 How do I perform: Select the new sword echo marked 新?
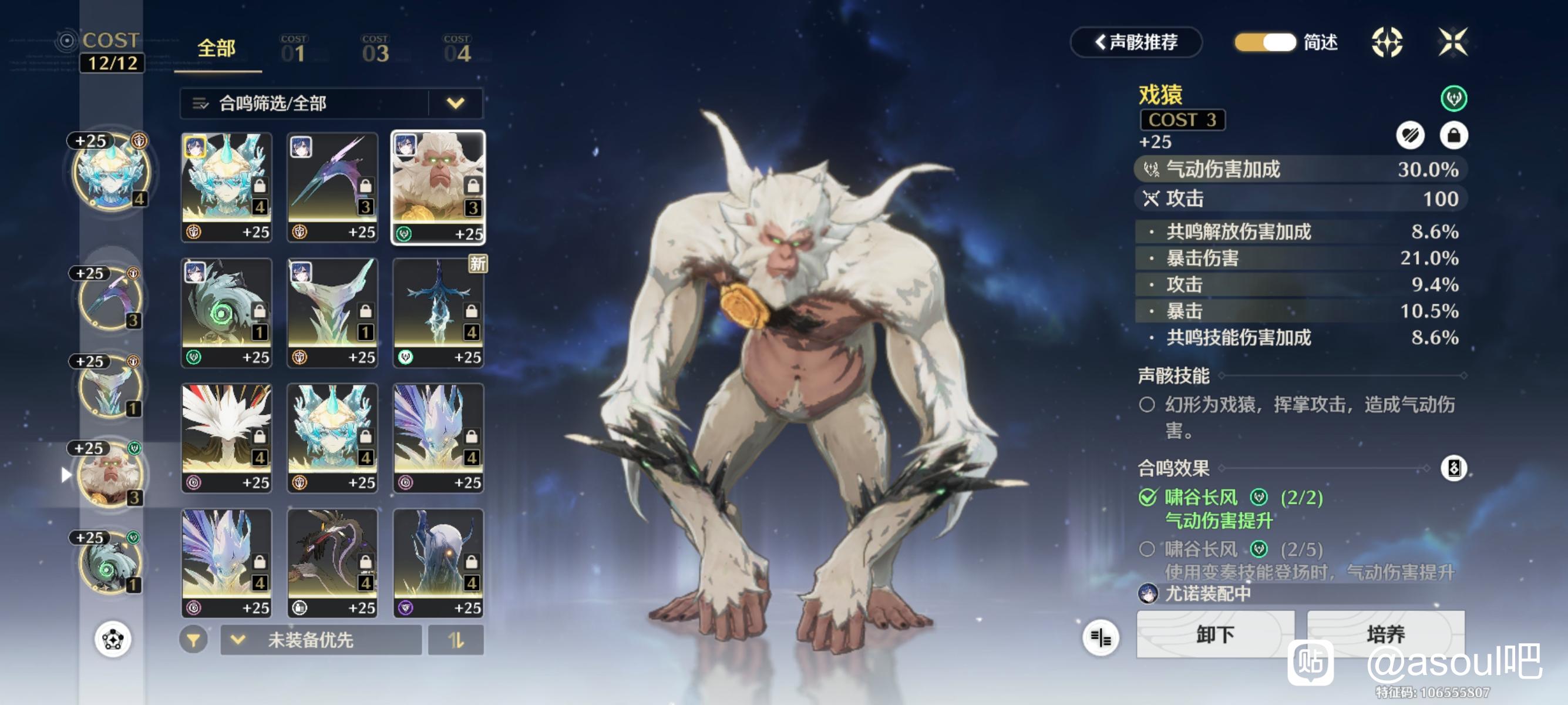[x=438, y=313]
